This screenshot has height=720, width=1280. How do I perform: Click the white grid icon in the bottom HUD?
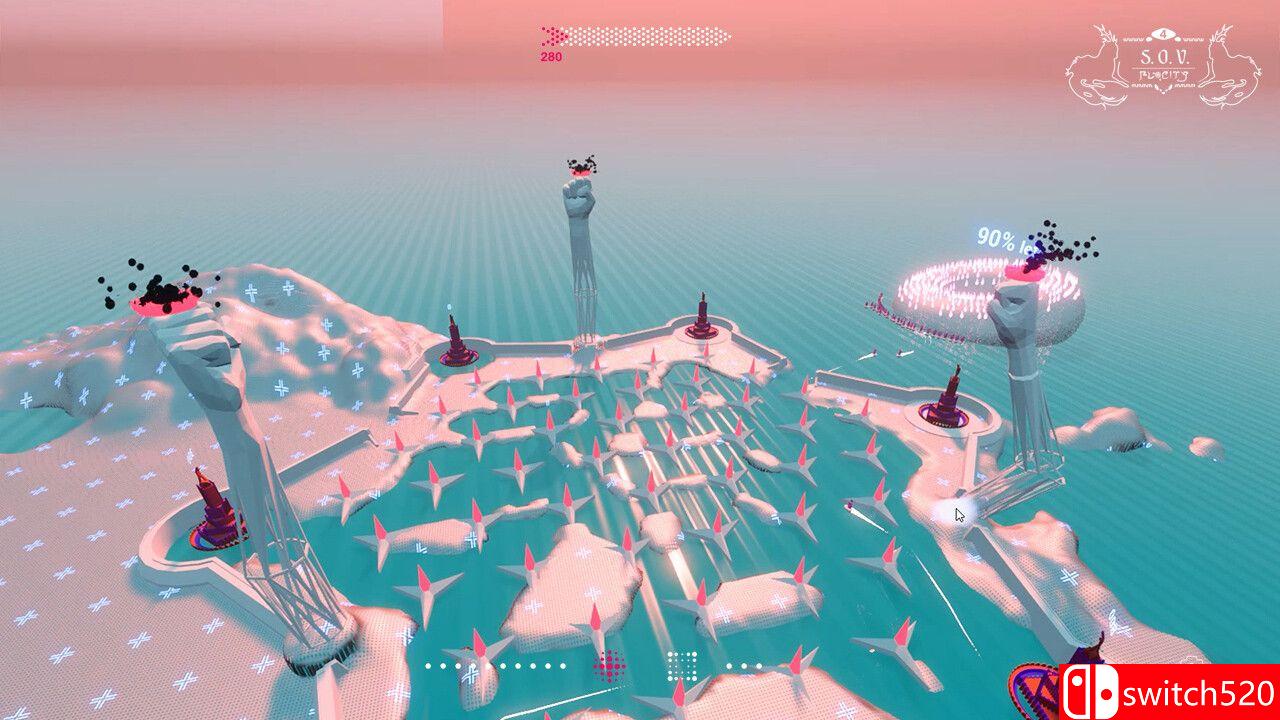point(681,666)
